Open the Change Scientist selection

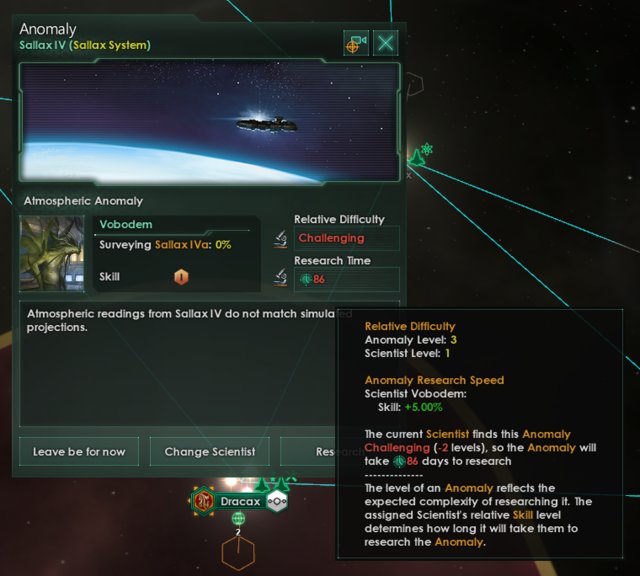tap(209, 451)
